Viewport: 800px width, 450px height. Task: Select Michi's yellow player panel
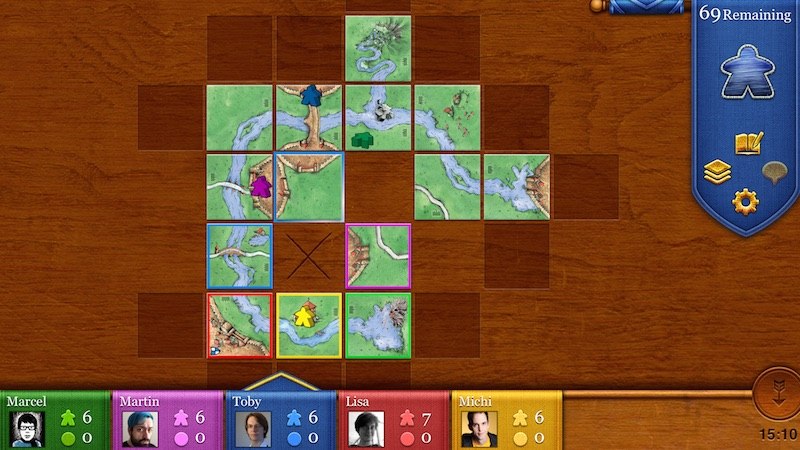pyautogui.click(x=506, y=420)
